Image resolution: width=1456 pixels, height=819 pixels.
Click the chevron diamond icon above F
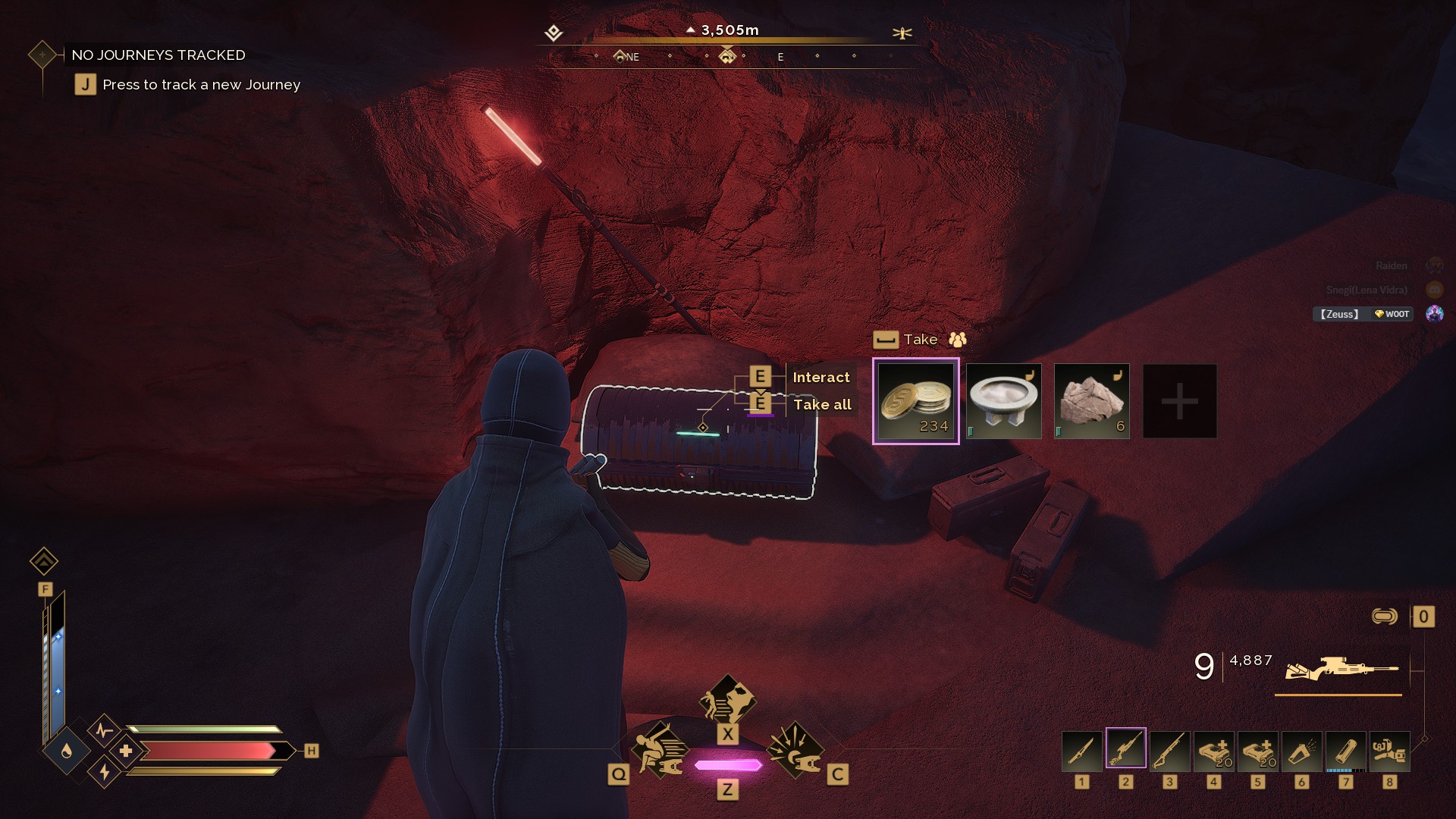click(44, 561)
